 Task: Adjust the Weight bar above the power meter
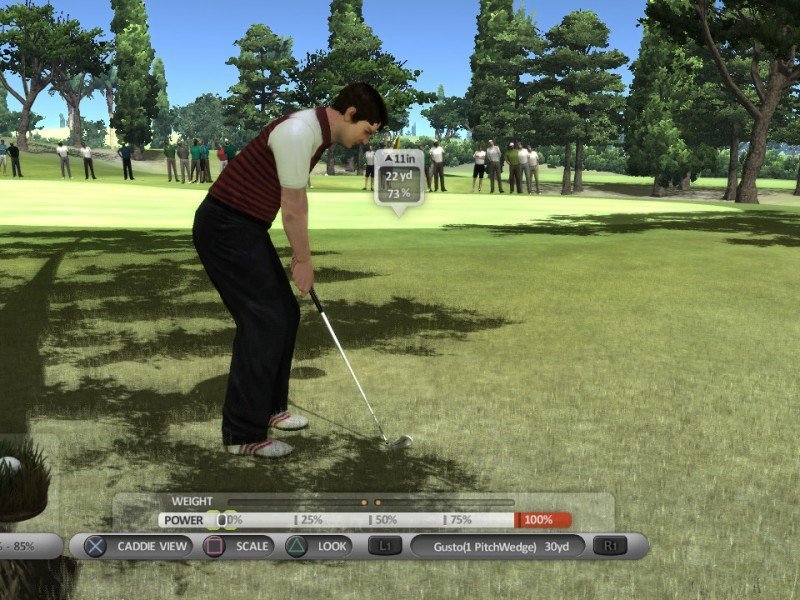click(x=370, y=502)
